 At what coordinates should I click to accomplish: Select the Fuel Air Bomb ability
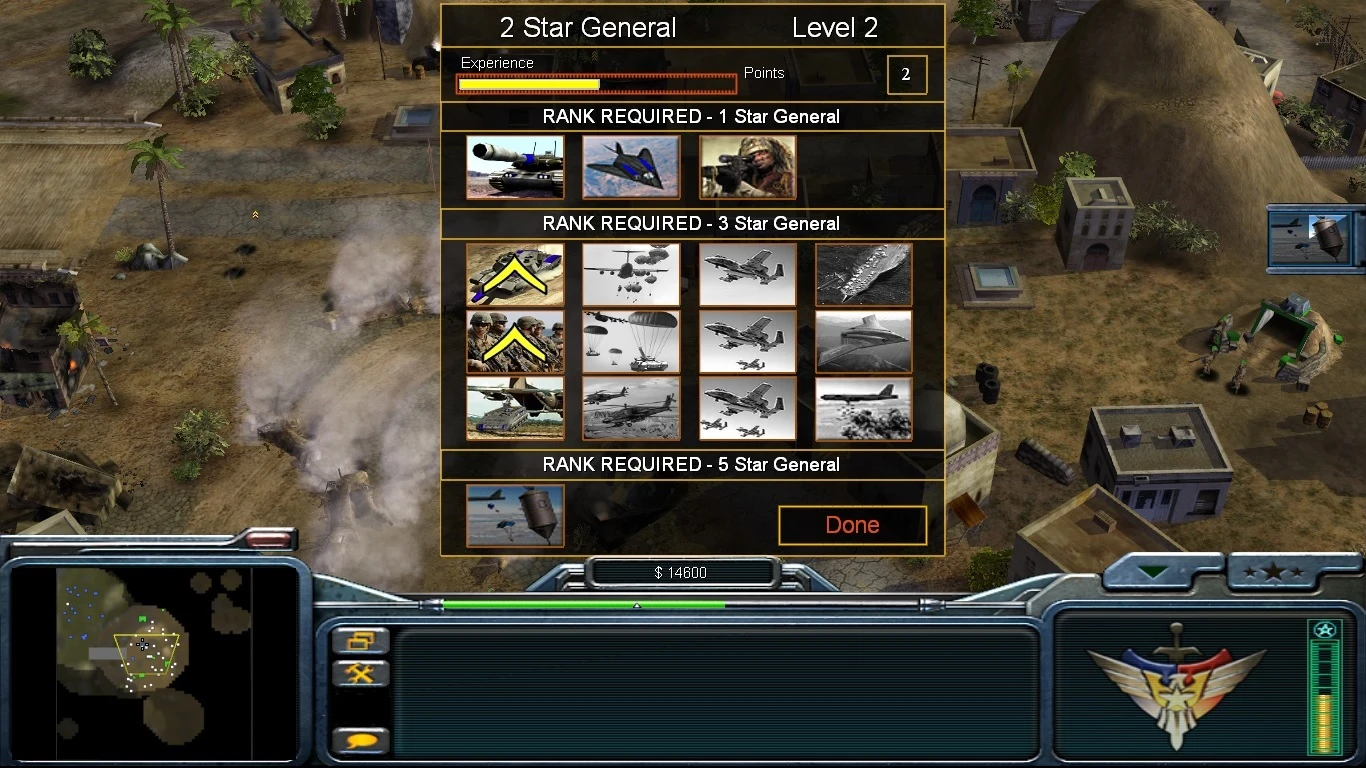pyautogui.click(x=513, y=514)
